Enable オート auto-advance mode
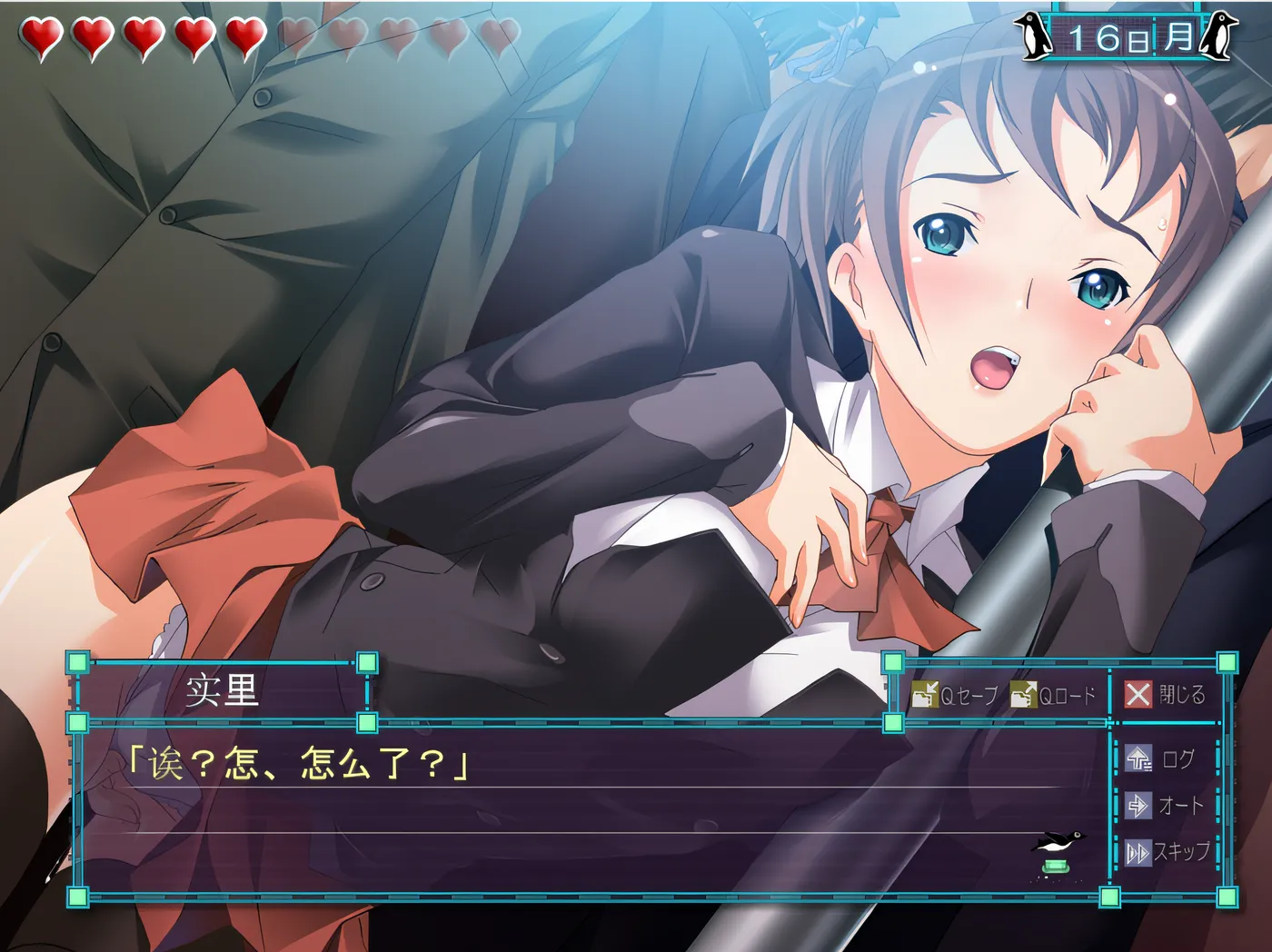 [1165, 806]
